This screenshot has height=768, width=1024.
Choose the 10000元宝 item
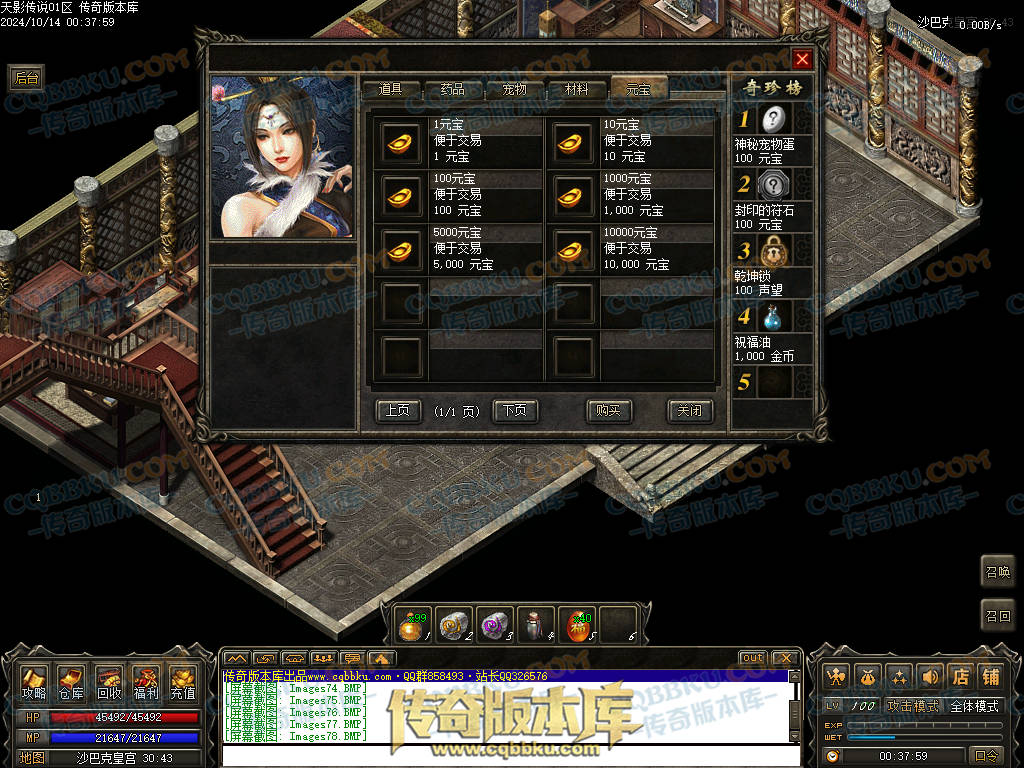coord(574,249)
